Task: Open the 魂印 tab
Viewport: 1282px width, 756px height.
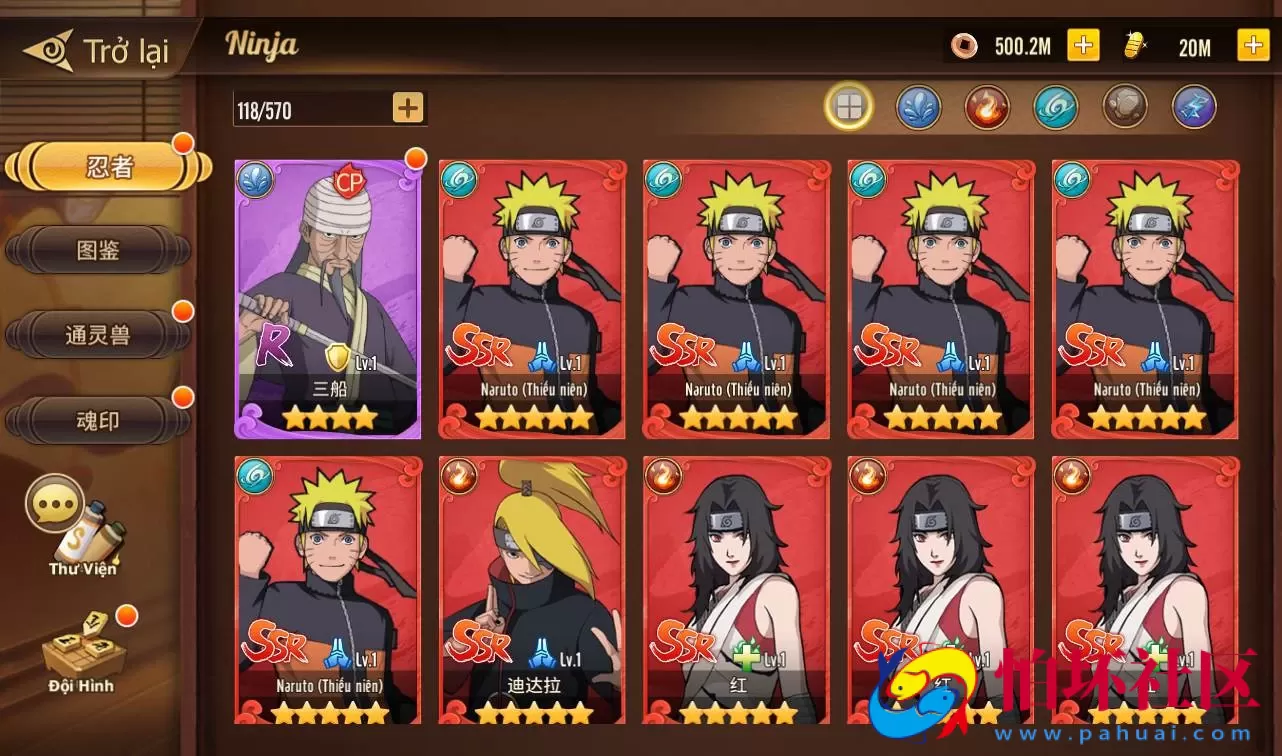Action: click(x=98, y=421)
